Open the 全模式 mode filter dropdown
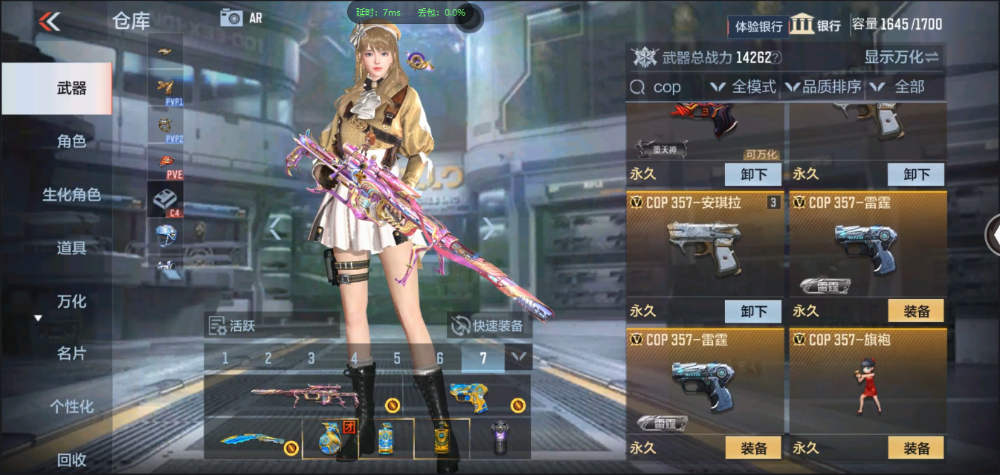The height and width of the screenshot is (475, 1000). (x=744, y=87)
